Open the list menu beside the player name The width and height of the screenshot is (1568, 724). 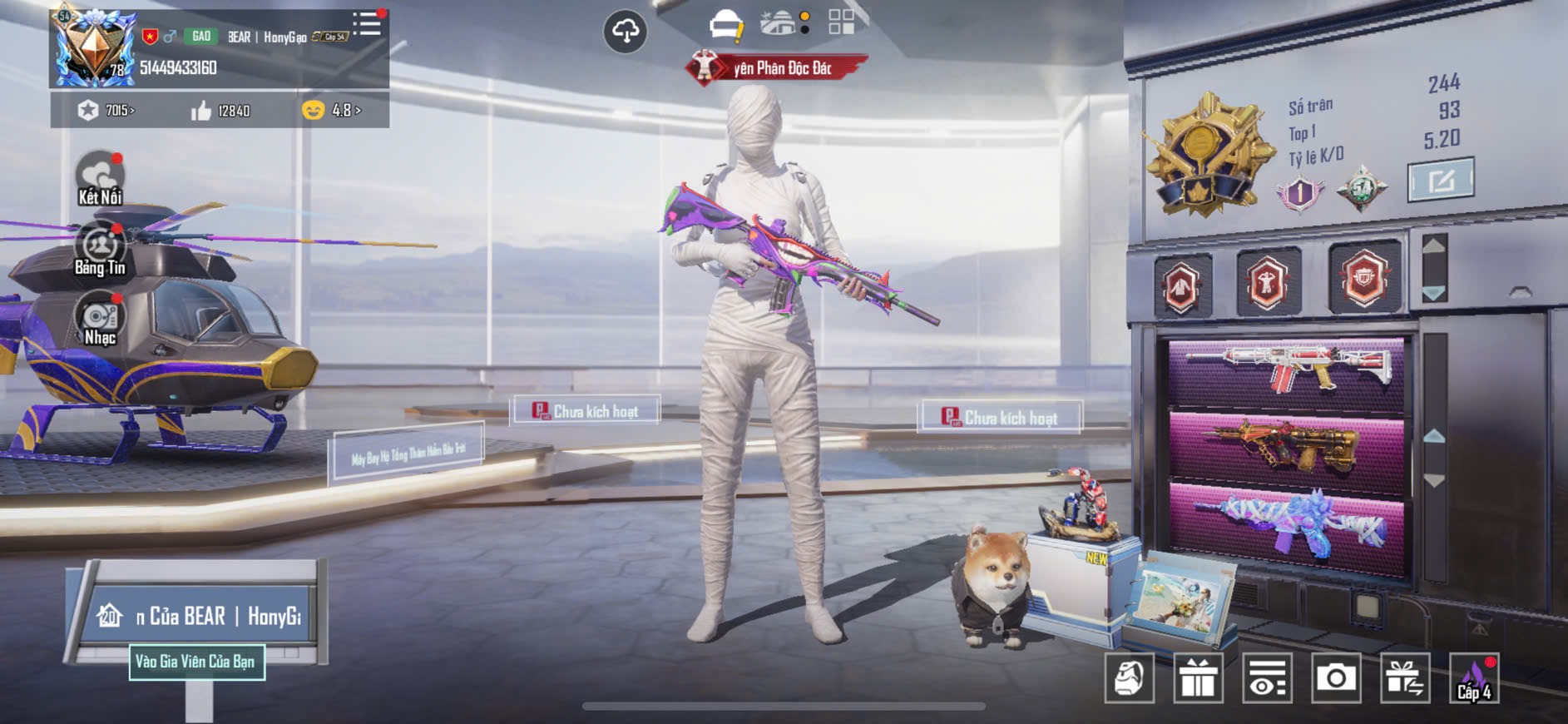[x=367, y=24]
